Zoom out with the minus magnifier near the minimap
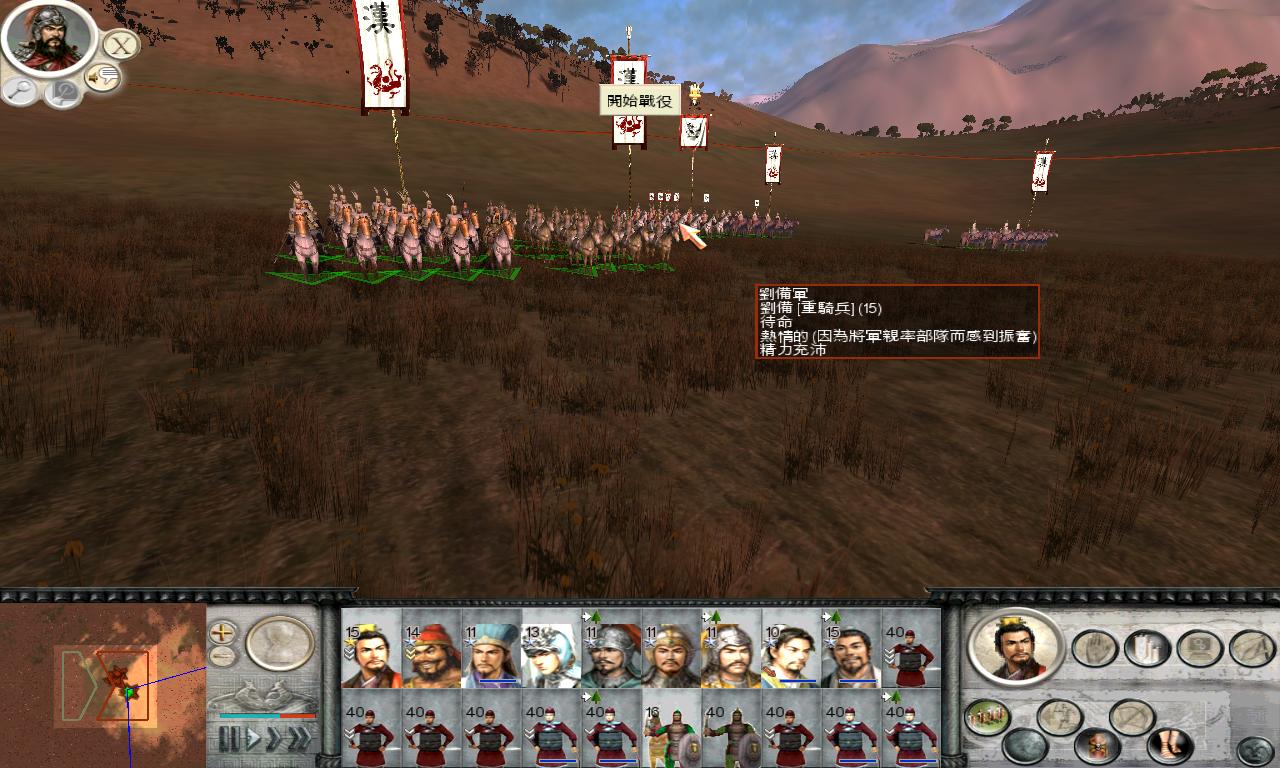The image size is (1280, 768). tap(221, 655)
